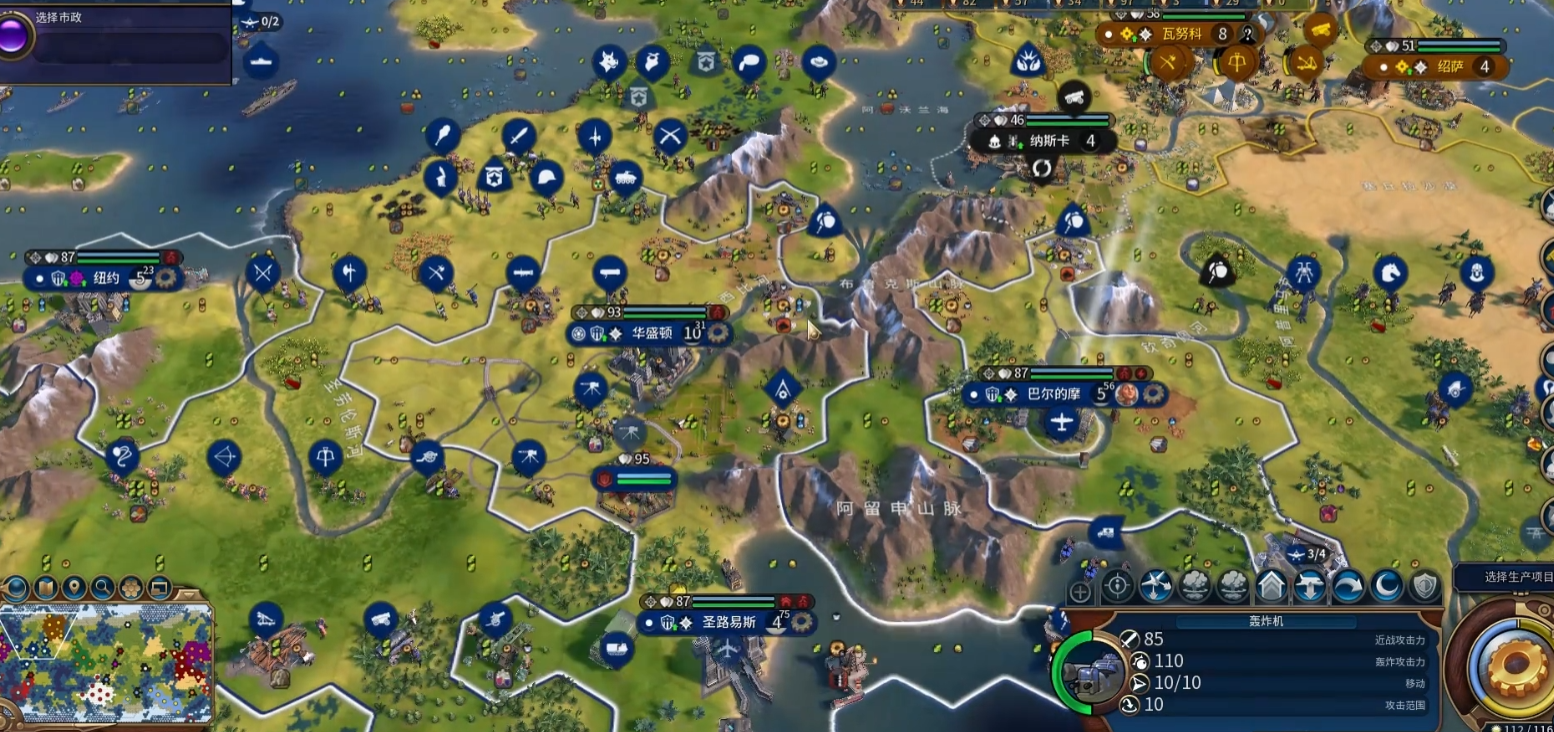This screenshot has width=1554, height=732.
Task: Select the curved arrow skip-turn action
Action: coord(1348,586)
